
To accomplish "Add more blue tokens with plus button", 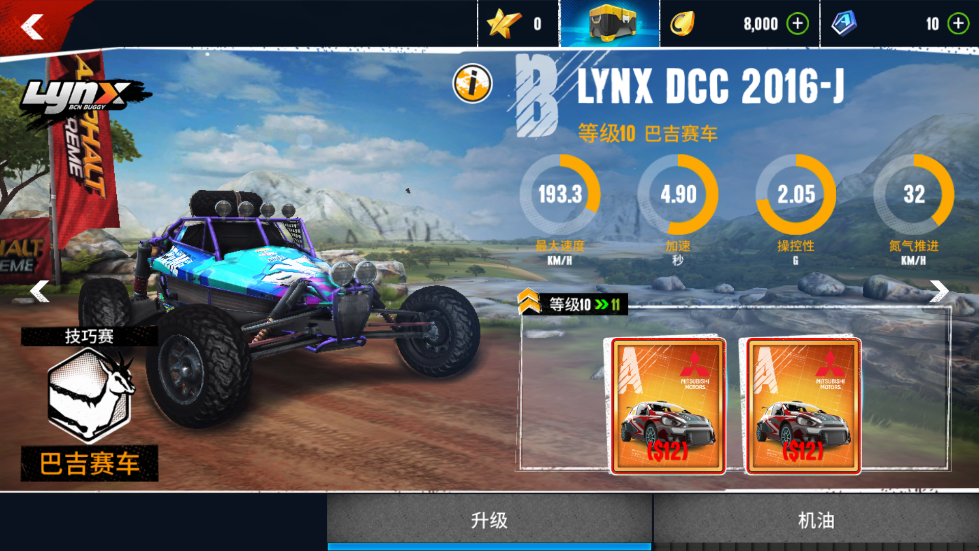I will coord(957,24).
